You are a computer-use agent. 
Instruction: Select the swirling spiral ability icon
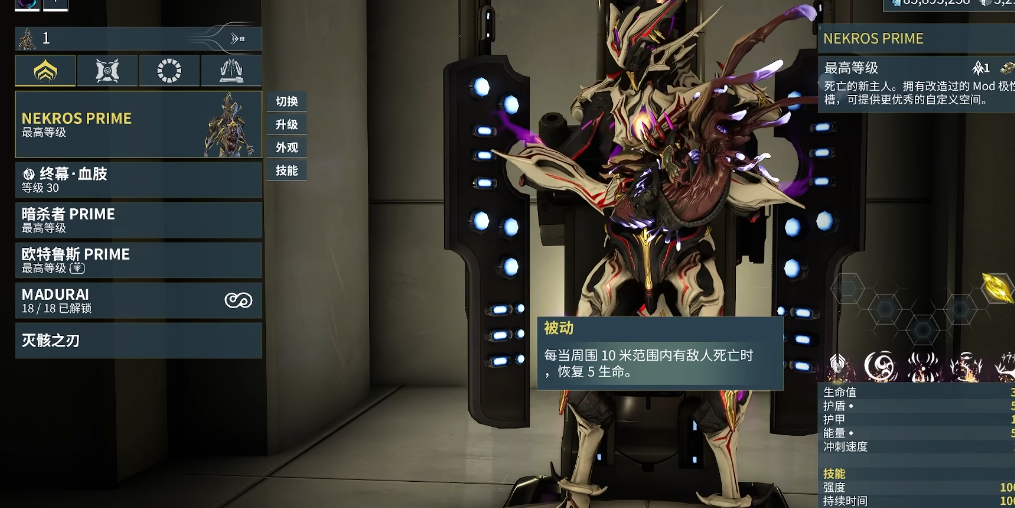880,366
